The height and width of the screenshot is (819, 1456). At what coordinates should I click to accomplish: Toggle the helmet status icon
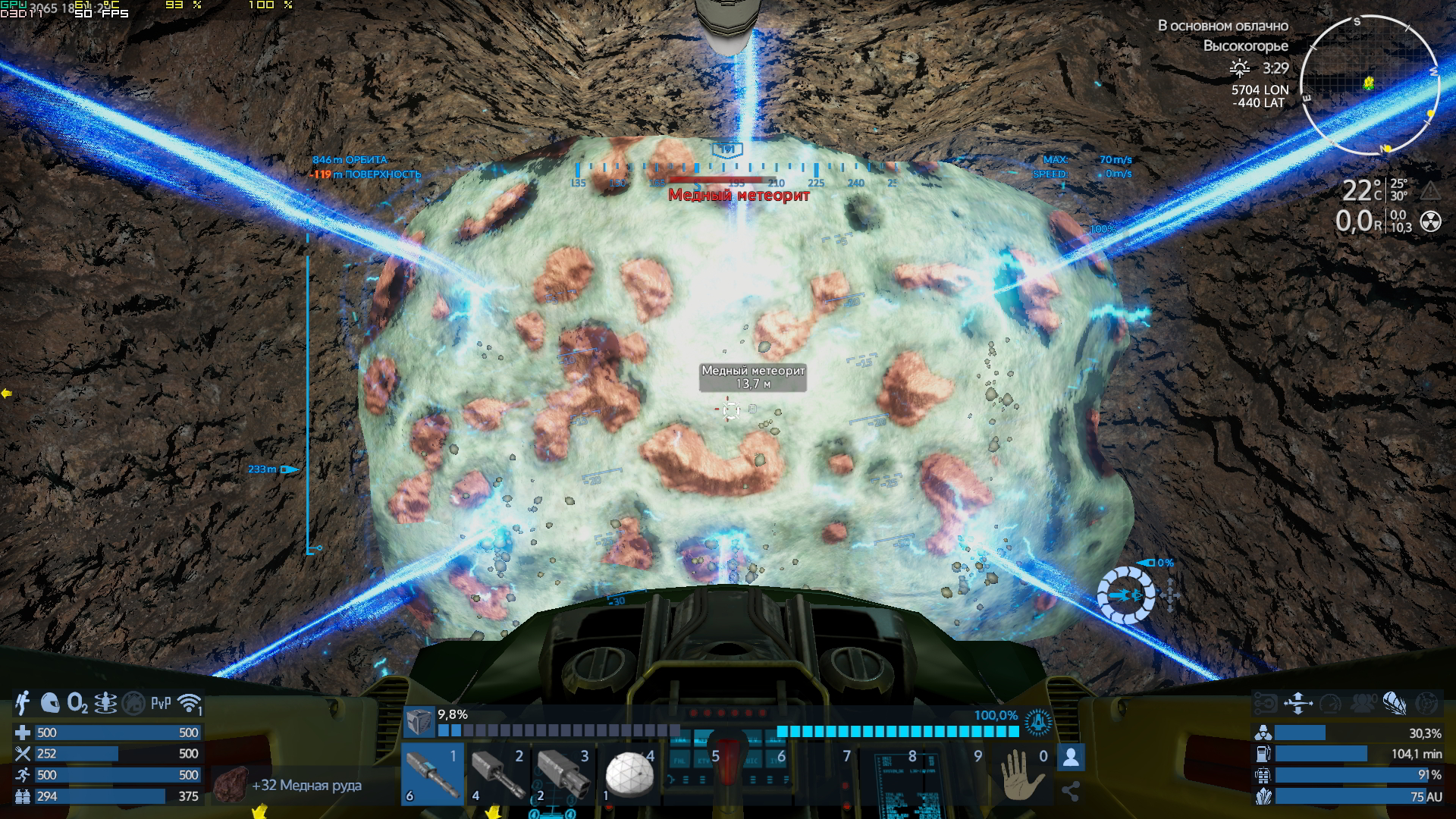click(x=50, y=704)
